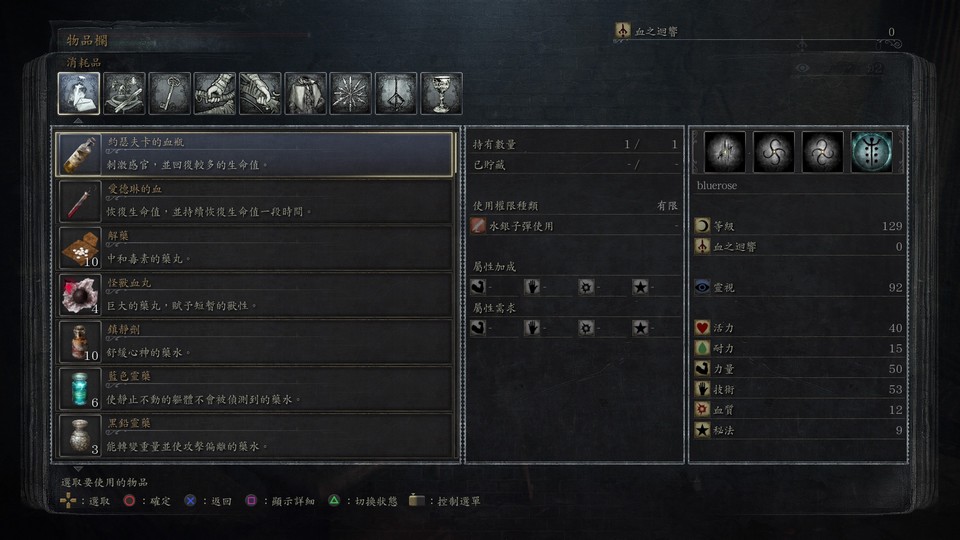The height and width of the screenshot is (540, 960).
Task: Select the 鎮靜劑 sedative bottle
Action: tap(256, 342)
